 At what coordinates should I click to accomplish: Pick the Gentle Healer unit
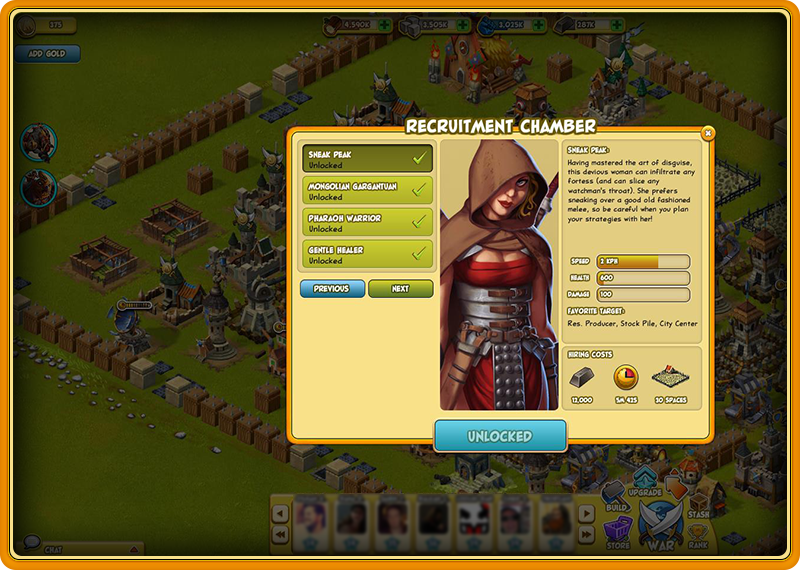tap(368, 254)
